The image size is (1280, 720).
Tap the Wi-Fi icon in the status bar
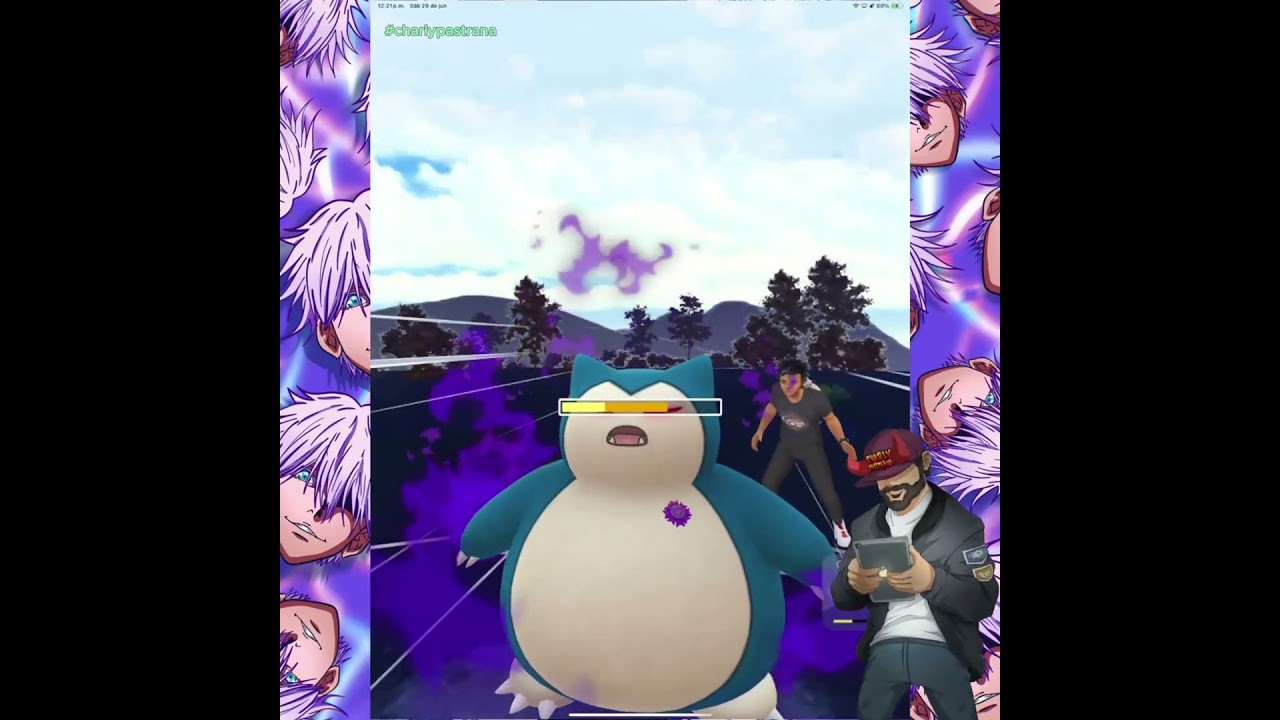point(856,5)
